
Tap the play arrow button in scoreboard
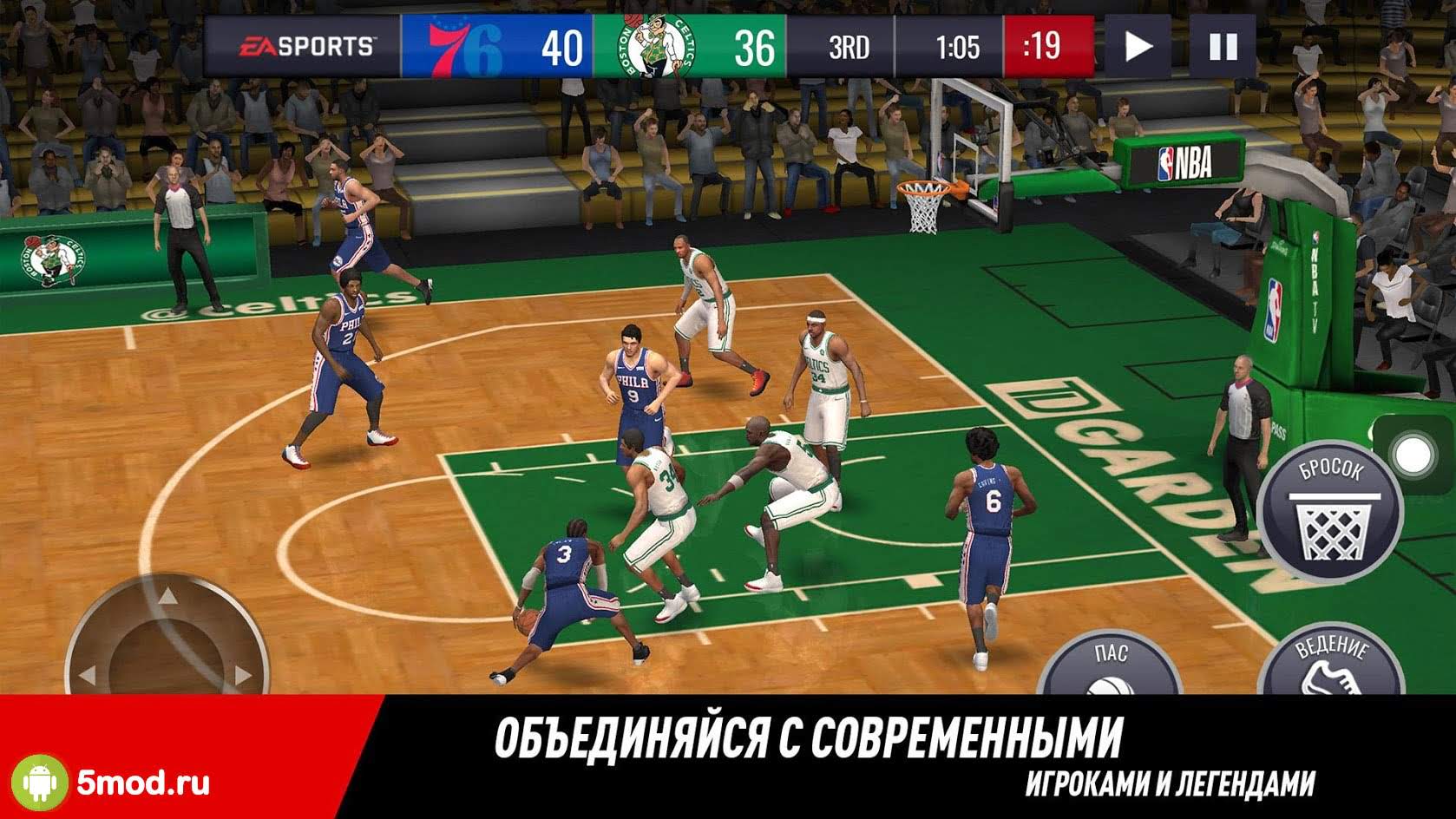click(1138, 46)
